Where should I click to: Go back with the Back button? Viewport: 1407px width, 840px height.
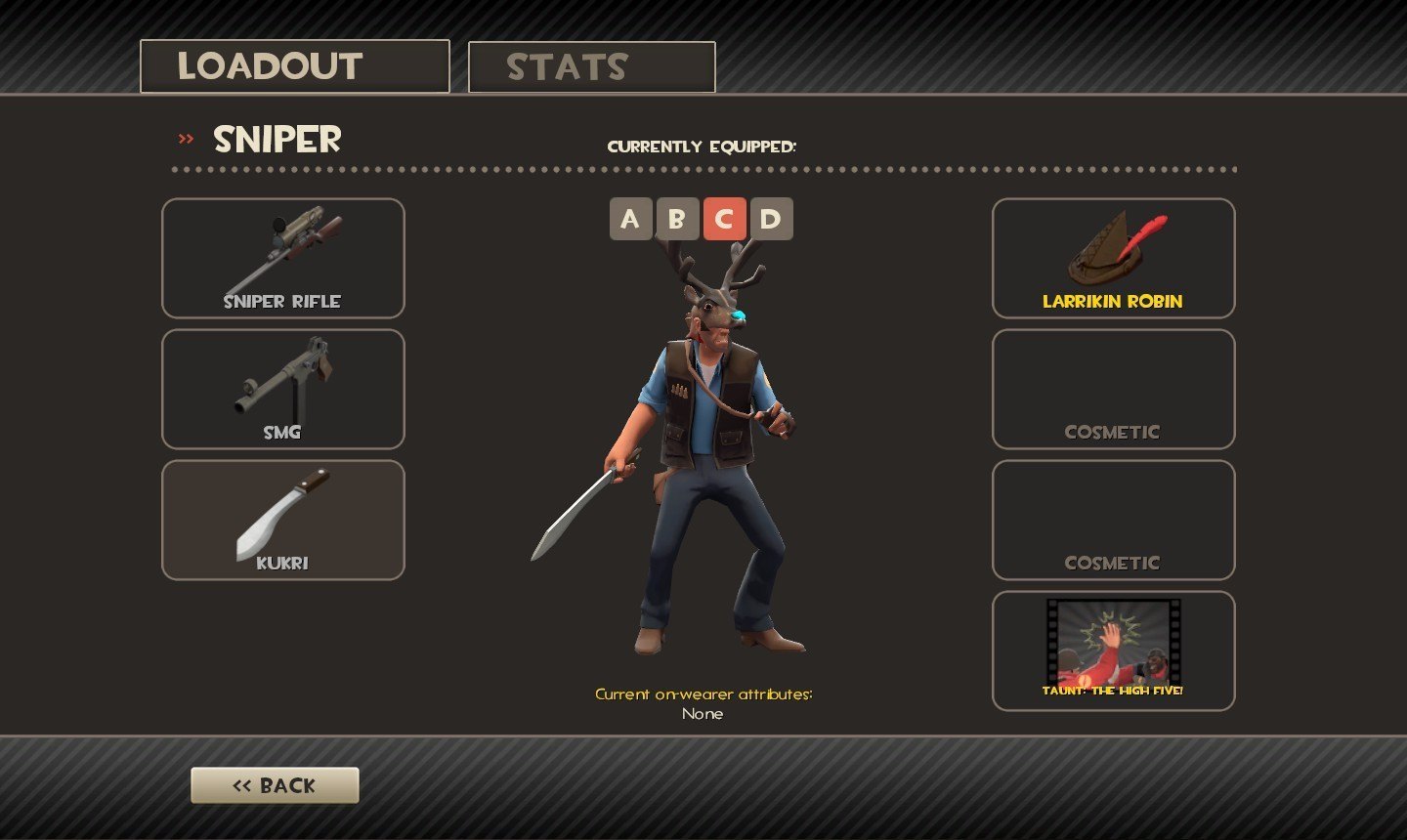pyautogui.click(x=275, y=785)
